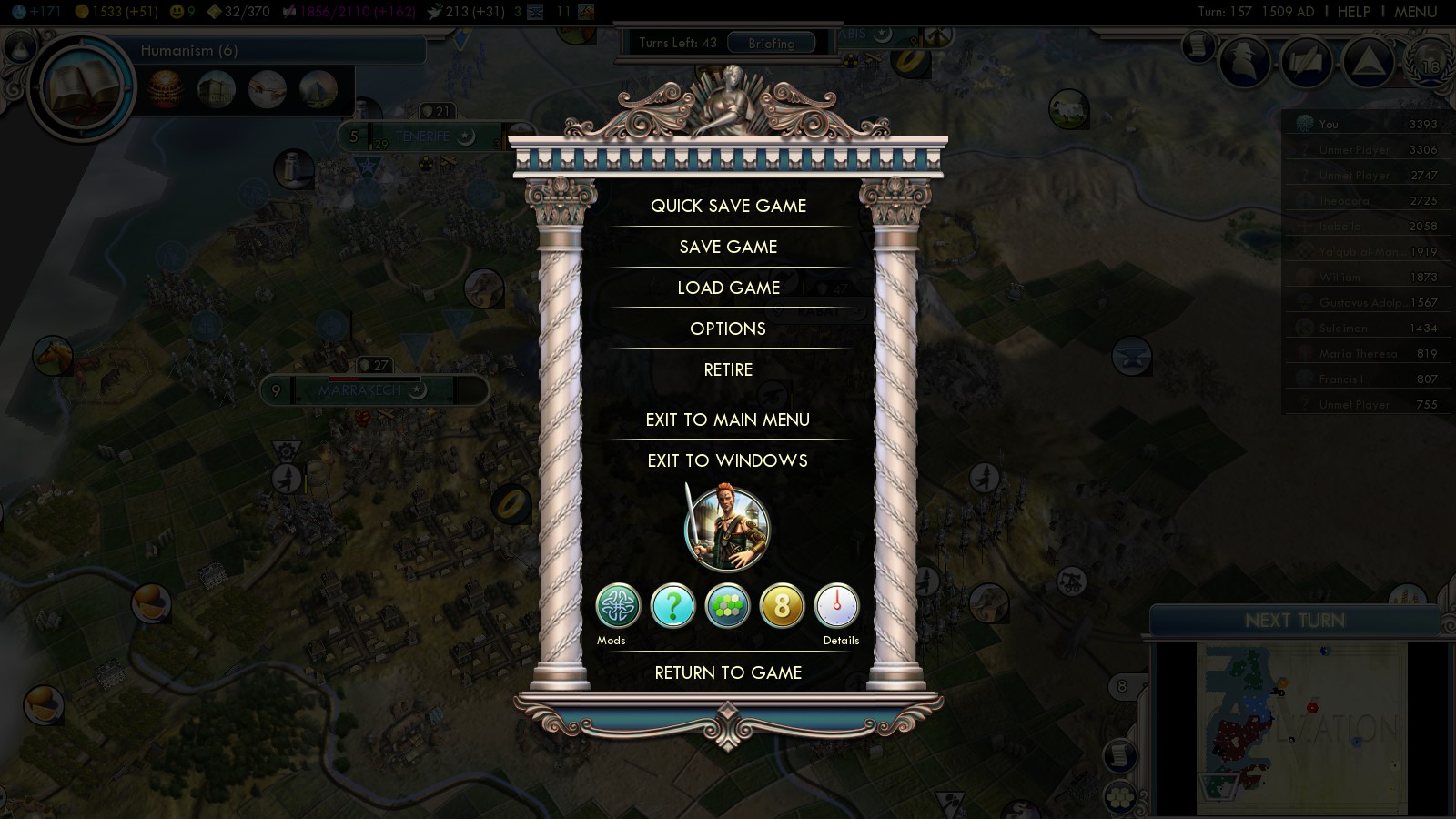
Task: Click the teal question mark icon
Action: (x=672, y=606)
